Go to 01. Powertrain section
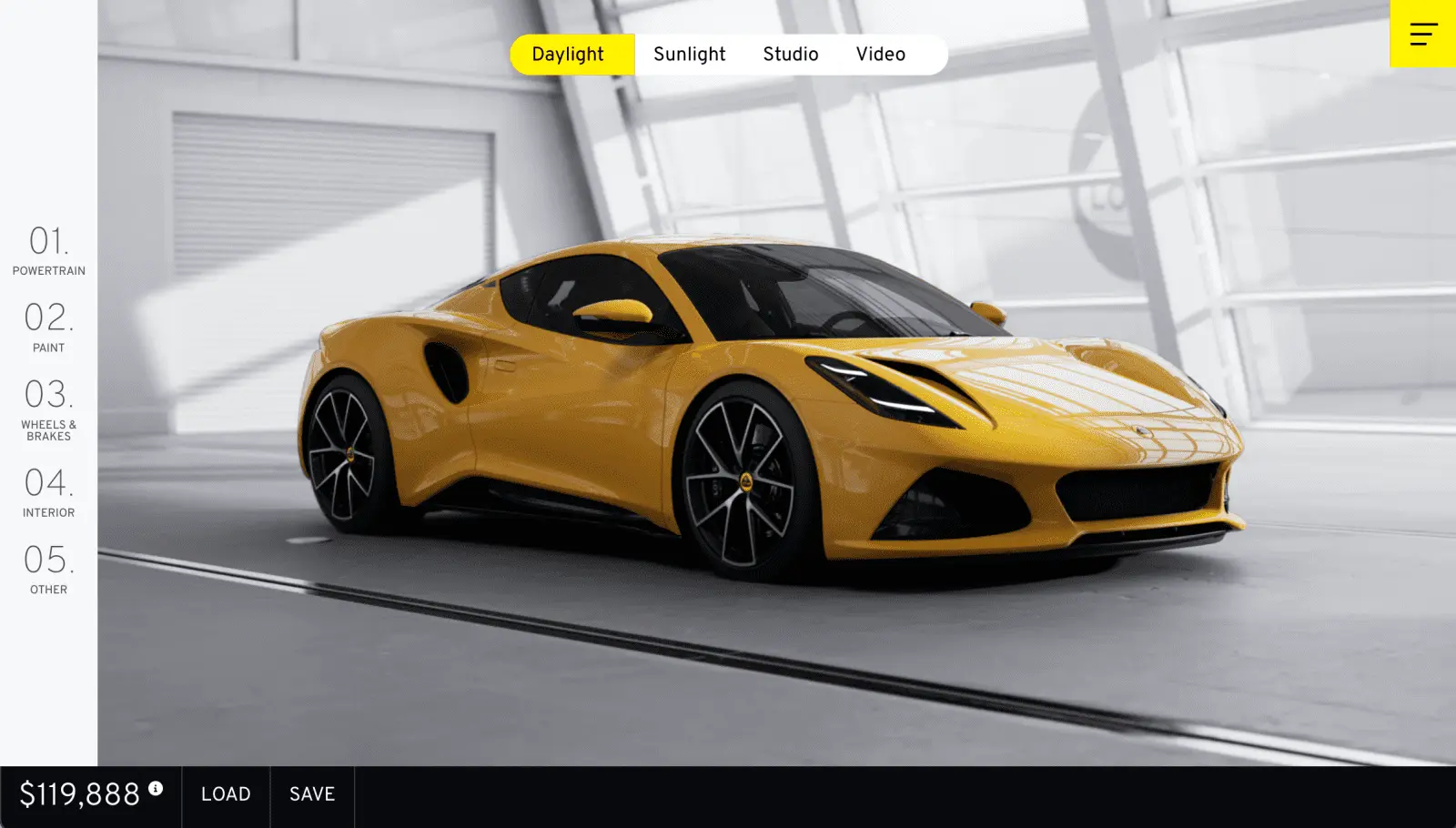 tap(49, 250)
